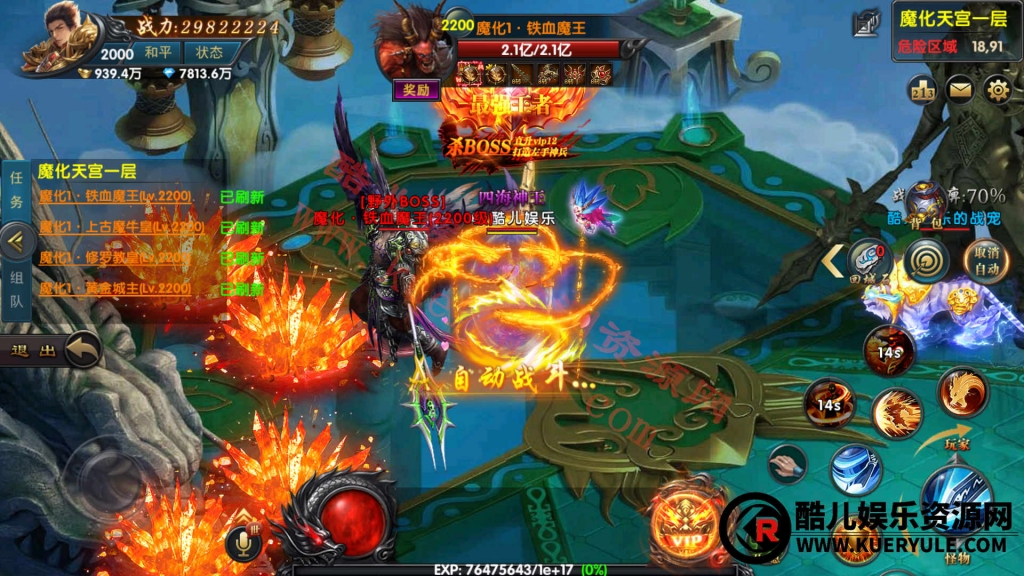Switch to the 任务 quest tab
The width and height of the screenshot is (1024, 576).
click(16, 190)
